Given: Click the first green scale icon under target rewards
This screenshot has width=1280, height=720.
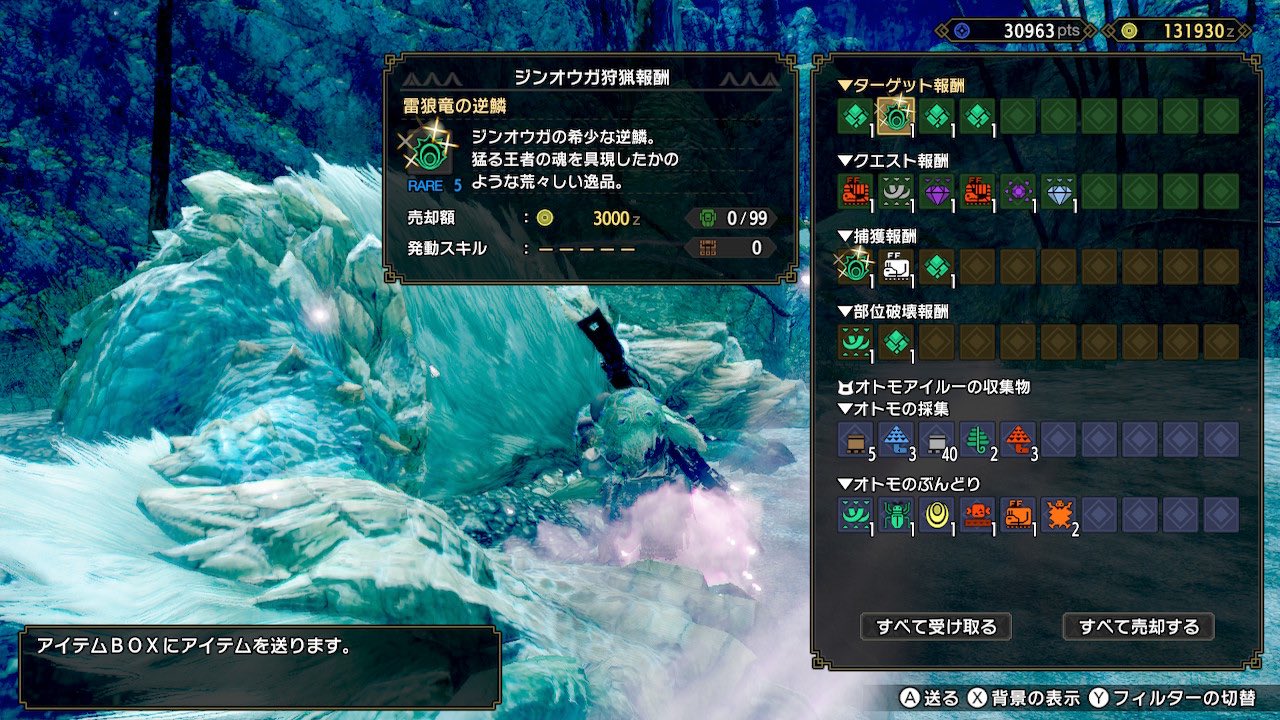Looking at the screenshot, I should click(x=855, y=117).
